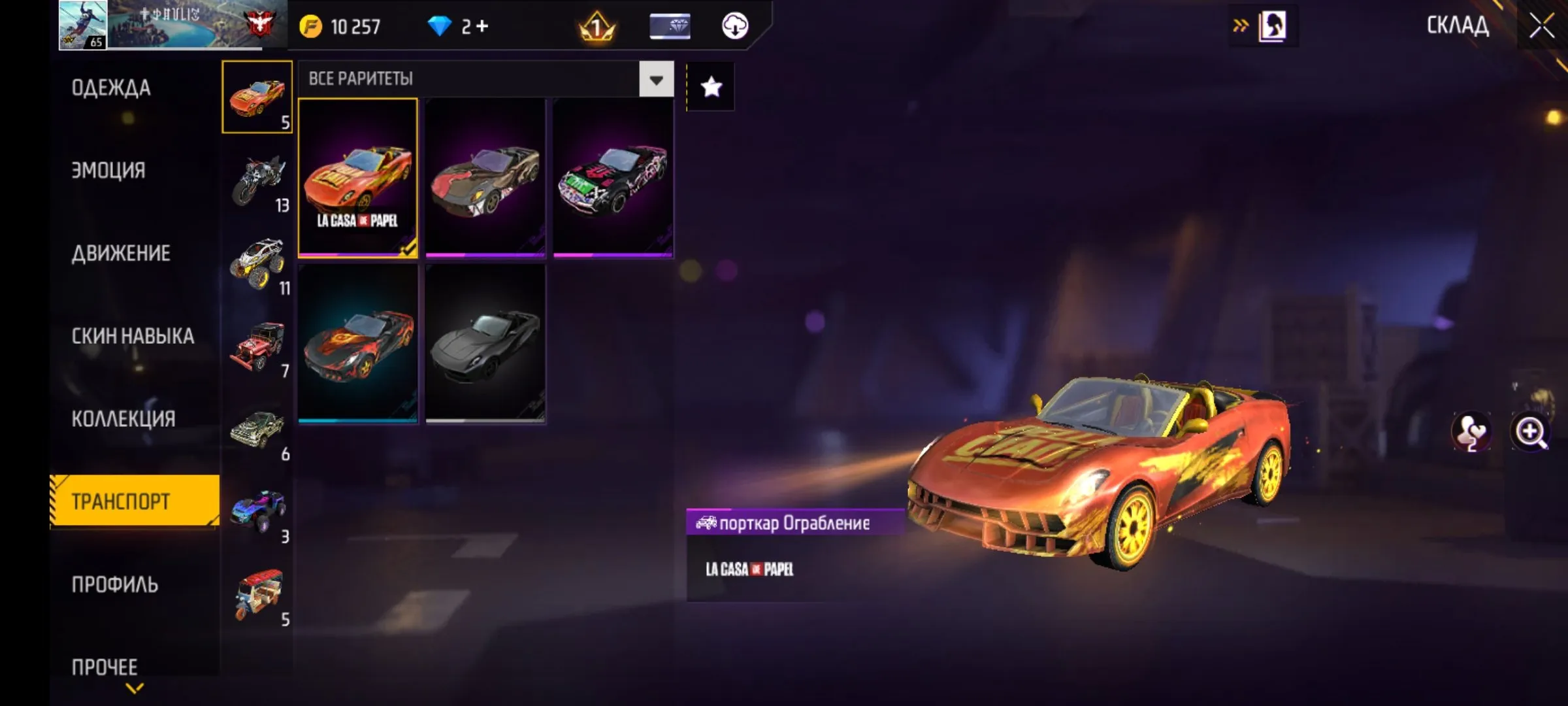Close the СКЛАД screen
Viewport: 1568px width, 706px height.
click(1542, 26)
